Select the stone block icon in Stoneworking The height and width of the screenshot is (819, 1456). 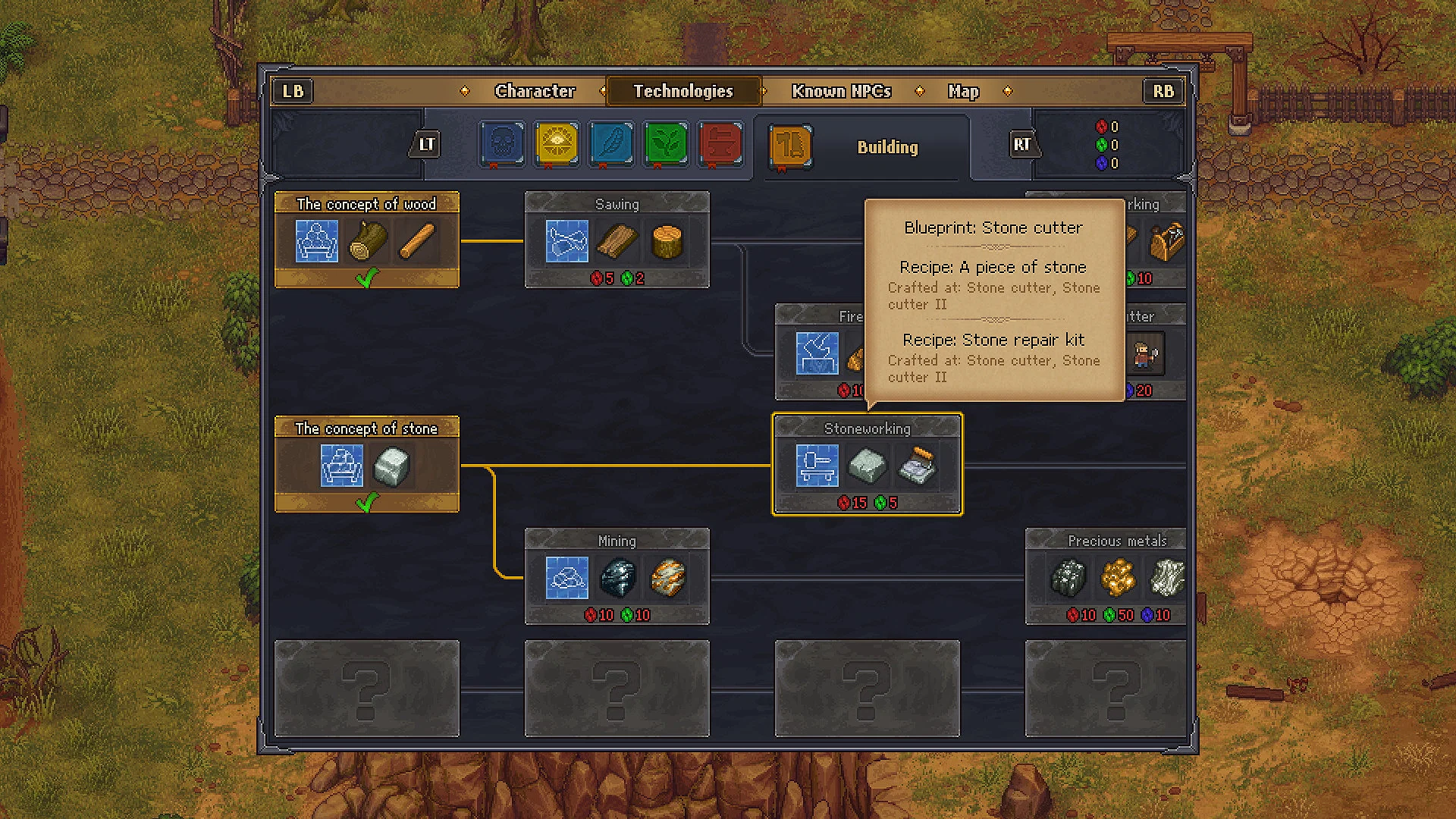point(868,465)
